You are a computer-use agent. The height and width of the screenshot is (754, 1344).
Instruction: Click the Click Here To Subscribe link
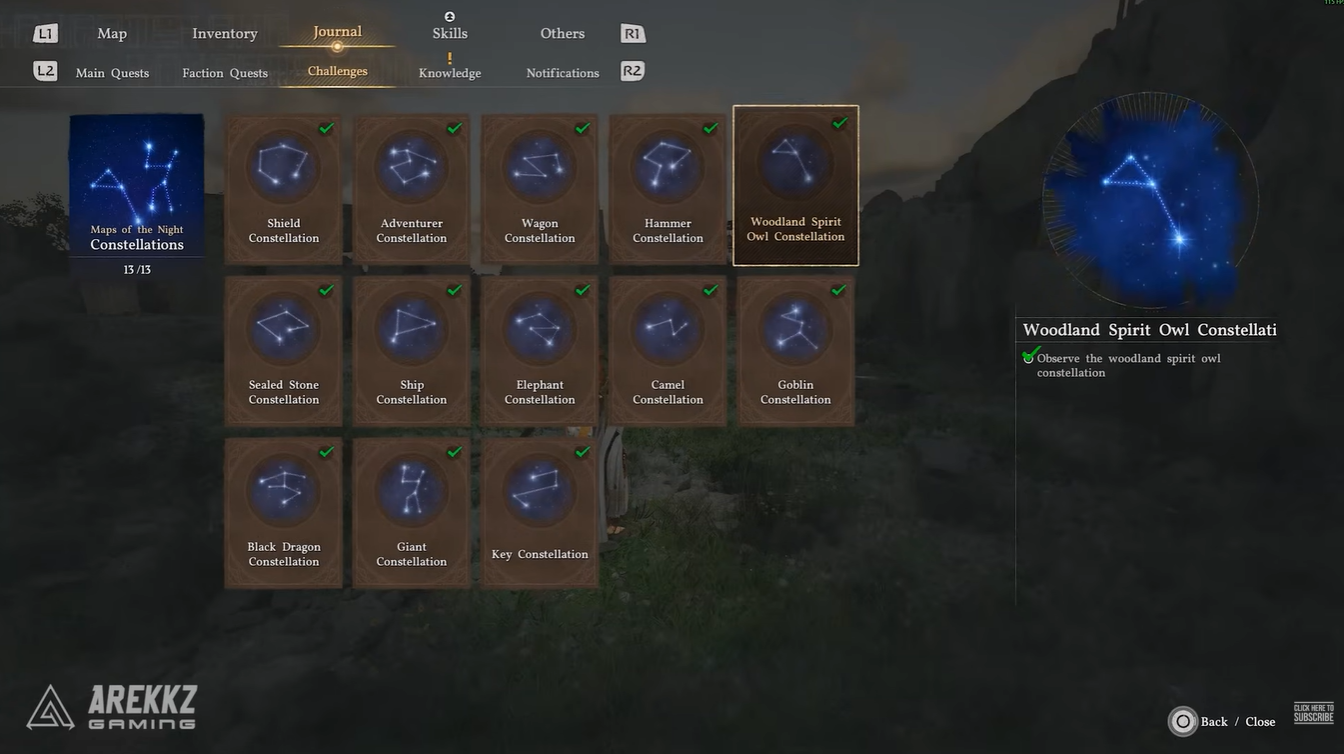tap(1313, 711)
